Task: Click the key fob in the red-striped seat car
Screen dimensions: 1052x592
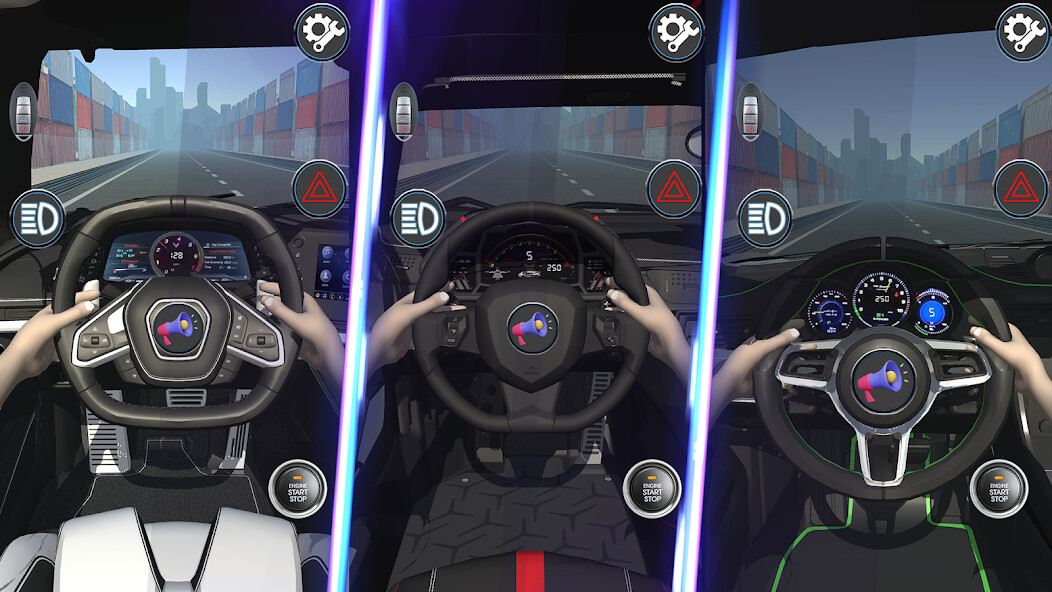Action: 404,109
